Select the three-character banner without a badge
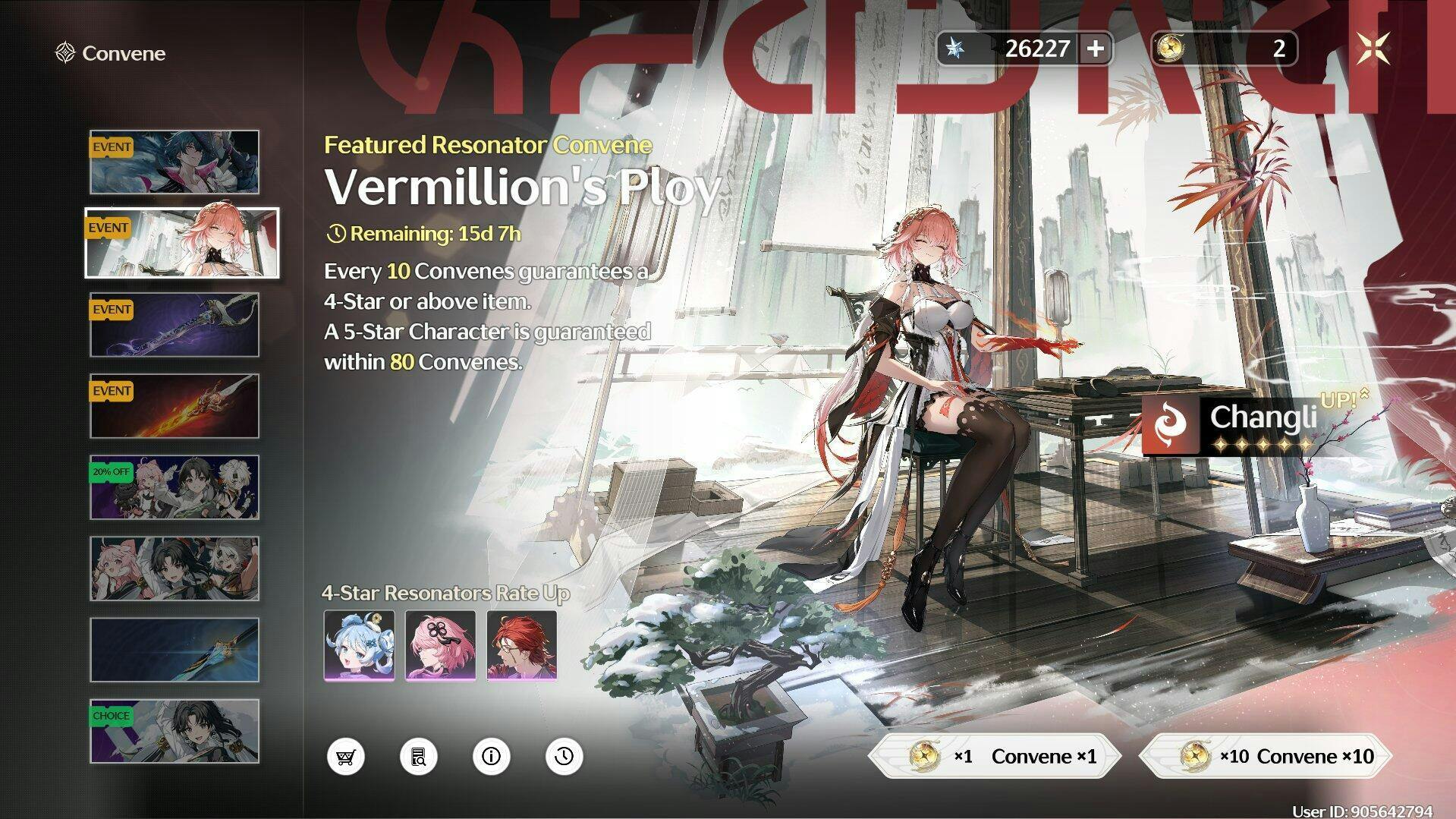Viewport: 1456px width, 819px height. [x=175, y=569]
